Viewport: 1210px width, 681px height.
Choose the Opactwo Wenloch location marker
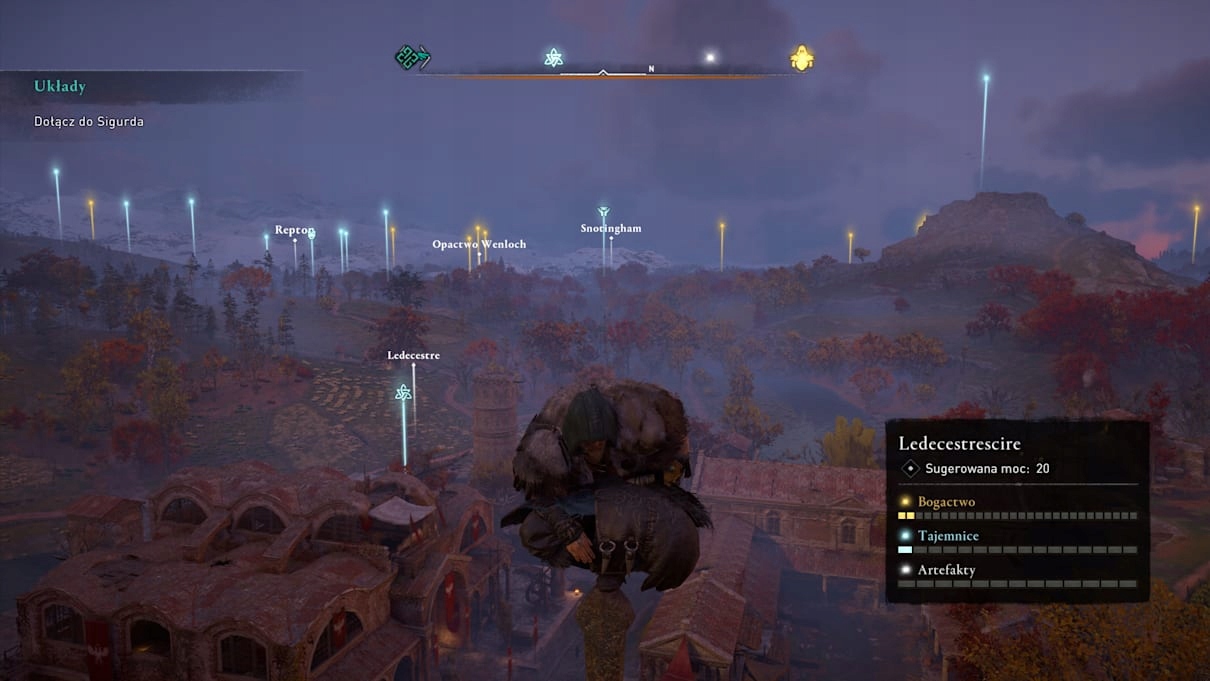tap(479, 244)
